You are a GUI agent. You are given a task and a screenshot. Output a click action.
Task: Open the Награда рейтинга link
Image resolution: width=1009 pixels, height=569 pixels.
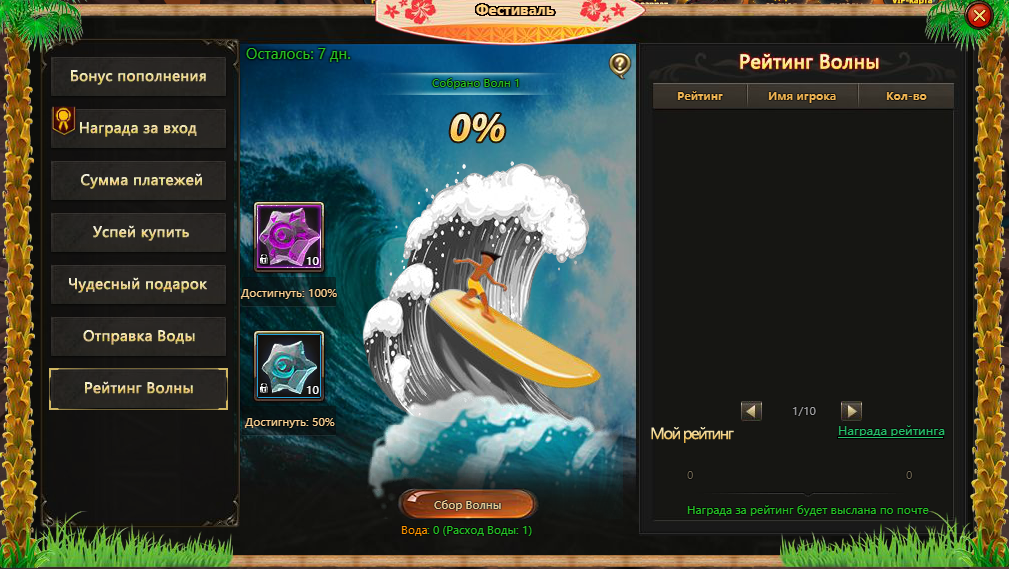(x=890, y=431)
